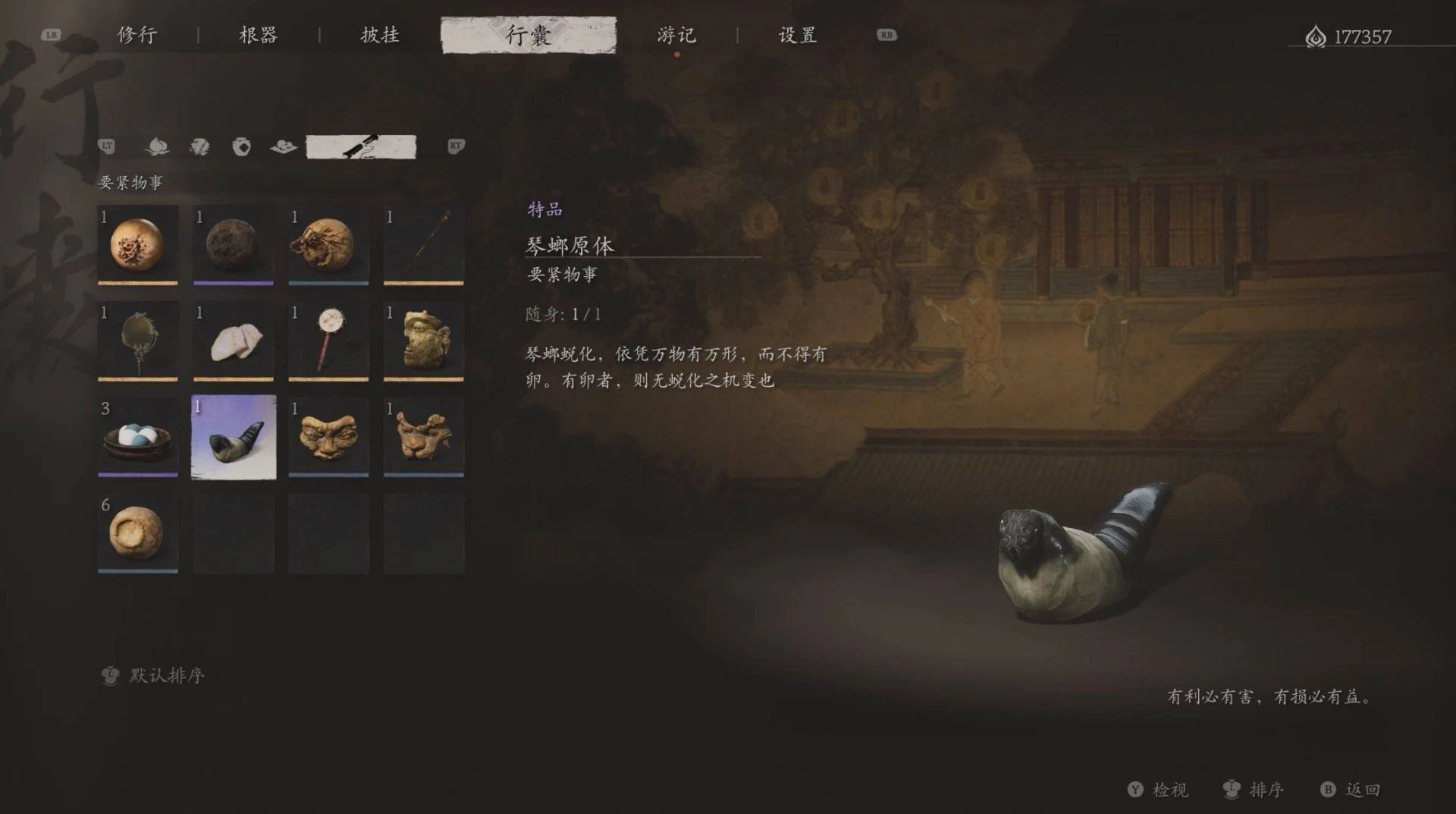The height and width of the screenshot is (814, 1456).
Task: Select the bronze mirror item
Action: [x=137, y=340]
